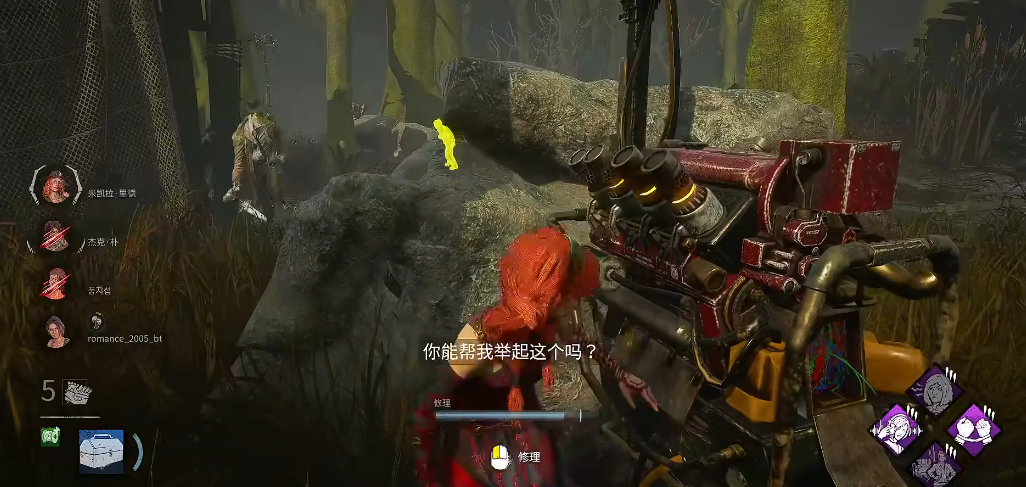Click the perk showing hand to ear
The width and height of the screenshot is (1026, 487).
[x=897, y=430]
